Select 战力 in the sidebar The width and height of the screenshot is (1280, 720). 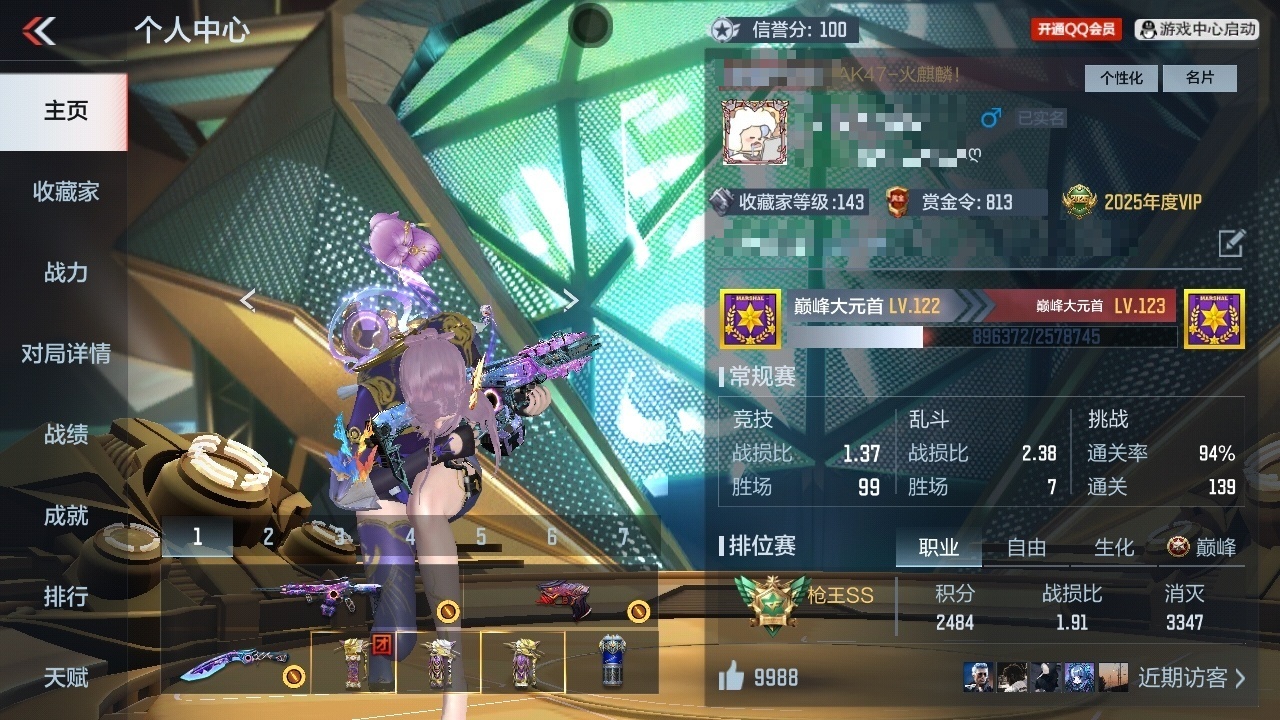65,272
